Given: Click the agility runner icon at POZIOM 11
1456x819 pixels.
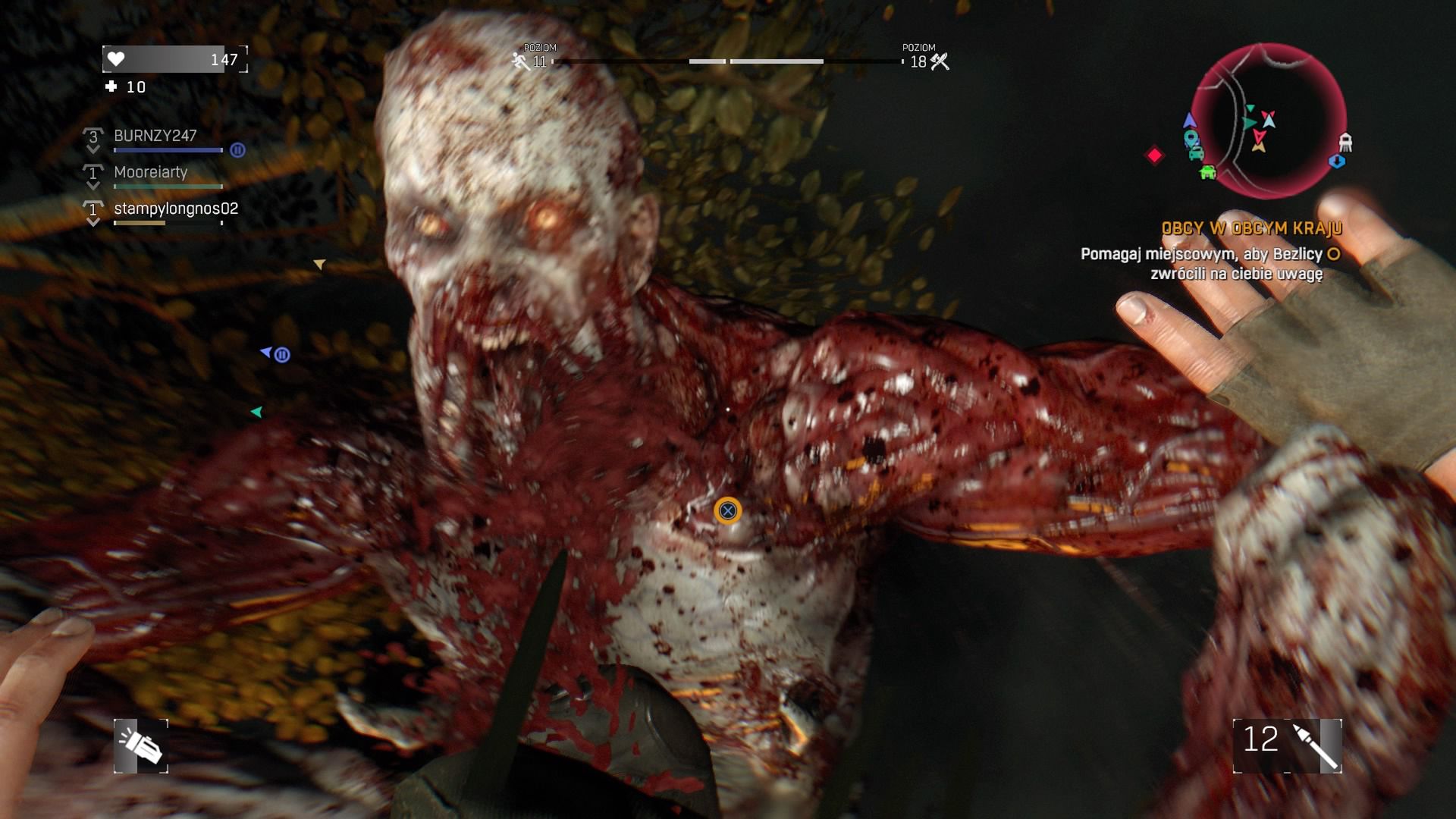Looking at the screenshot, I should pos(519,59).
